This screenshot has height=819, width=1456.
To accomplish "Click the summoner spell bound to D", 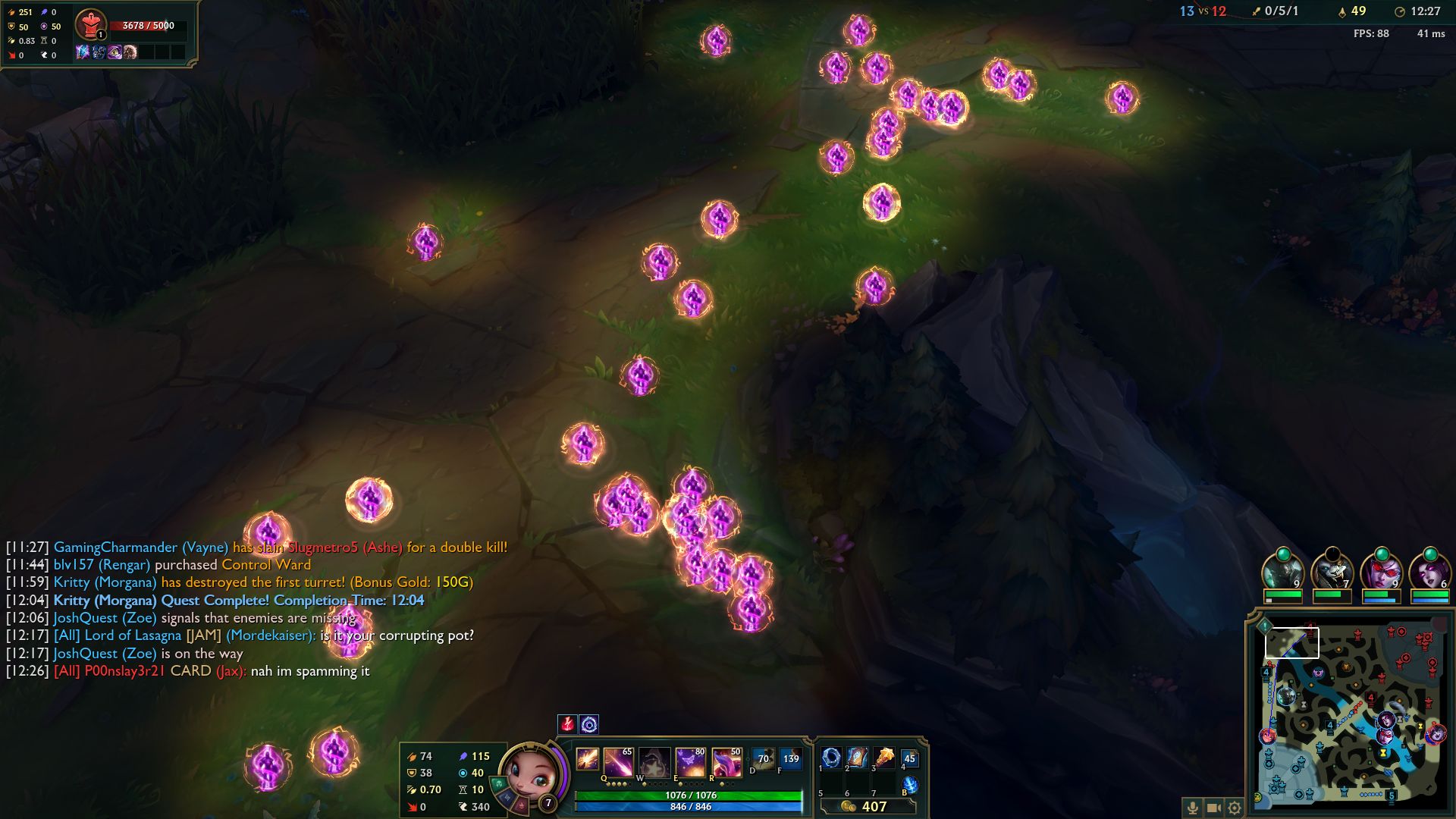I will [x=763, y=758].
